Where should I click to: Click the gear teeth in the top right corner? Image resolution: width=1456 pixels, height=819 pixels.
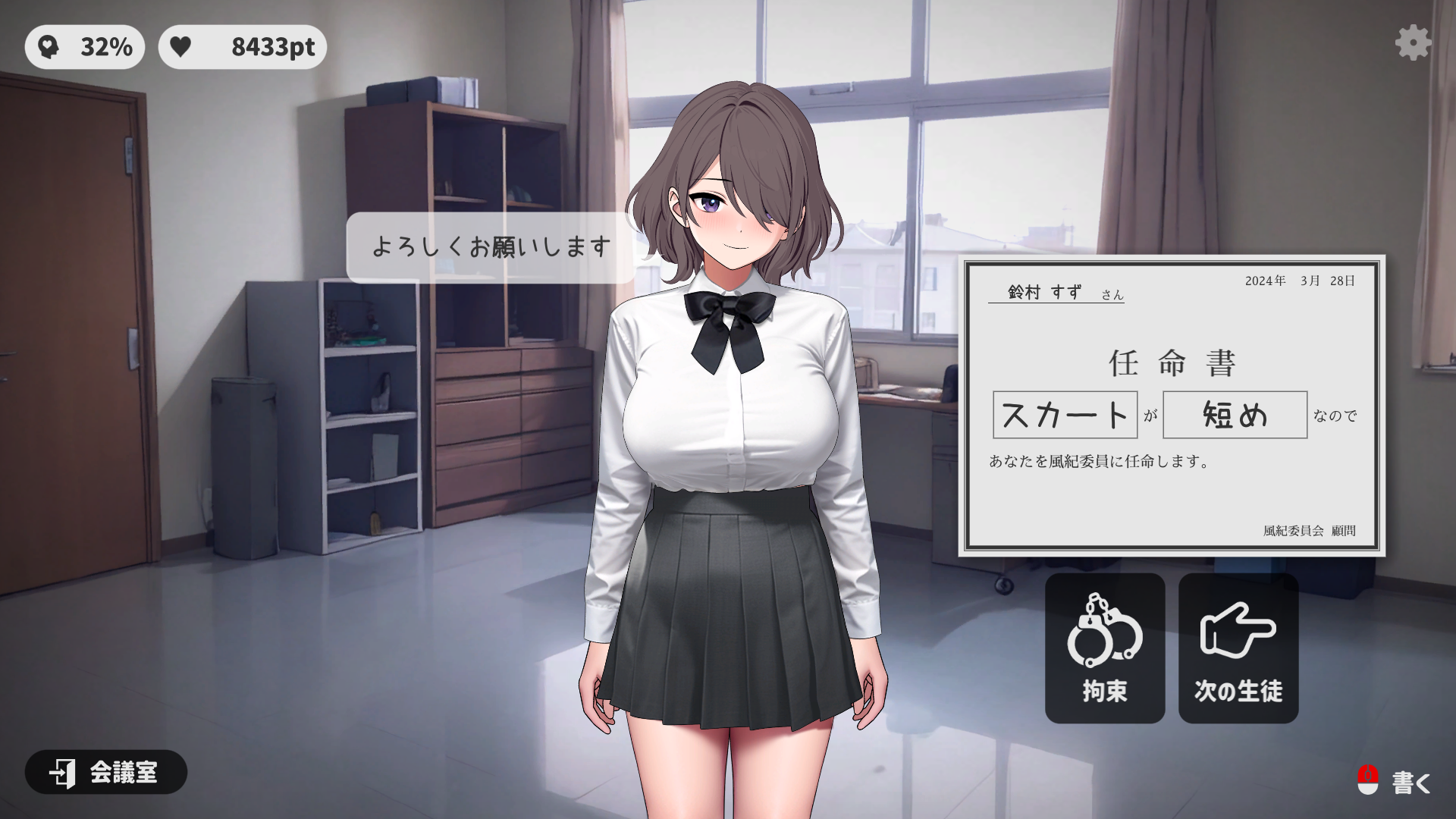1412,43
